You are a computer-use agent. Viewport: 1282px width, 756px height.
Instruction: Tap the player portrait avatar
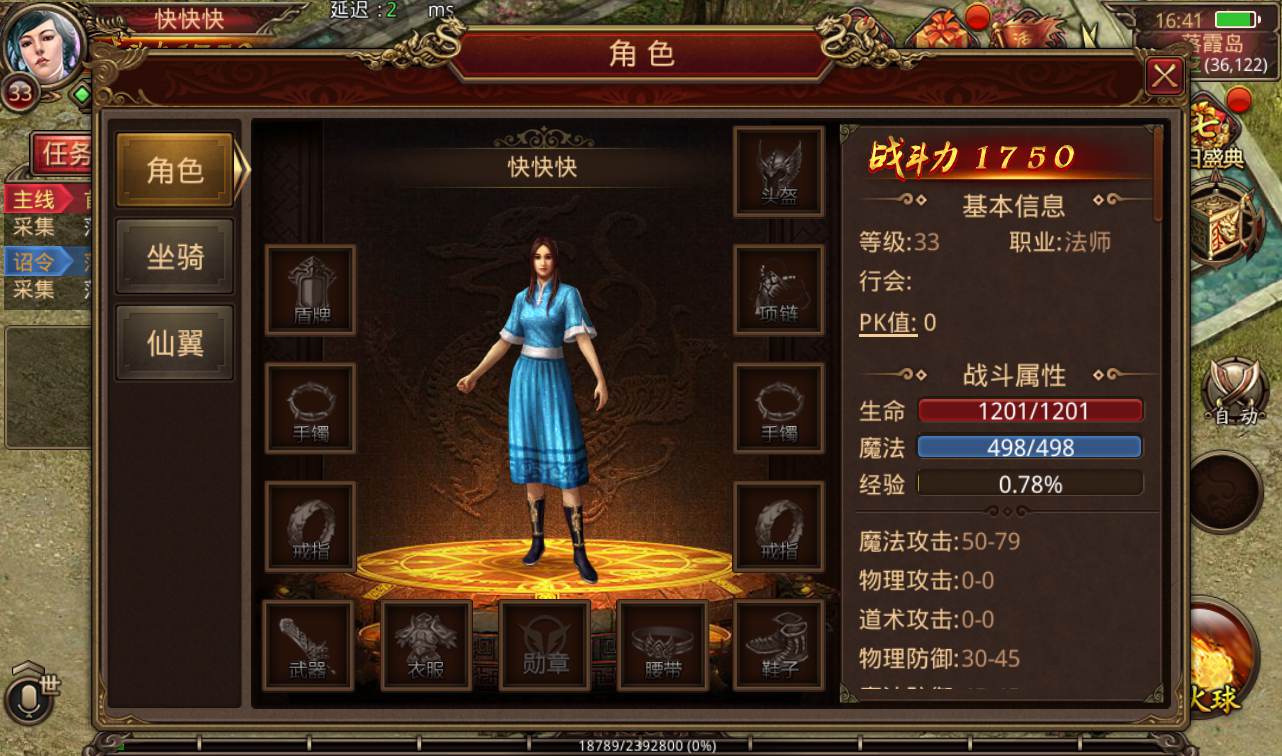pyautogui.click(x=42, y=45)
